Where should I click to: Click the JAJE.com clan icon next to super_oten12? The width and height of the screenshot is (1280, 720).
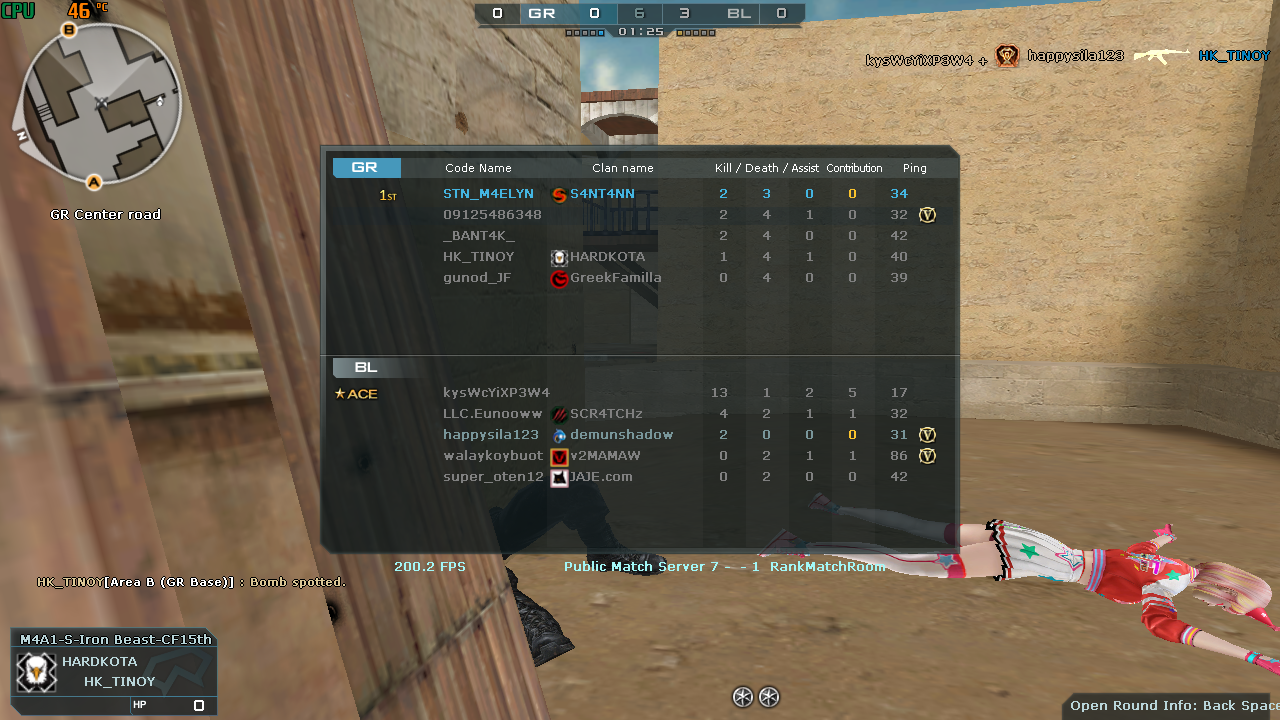(560, 477)
